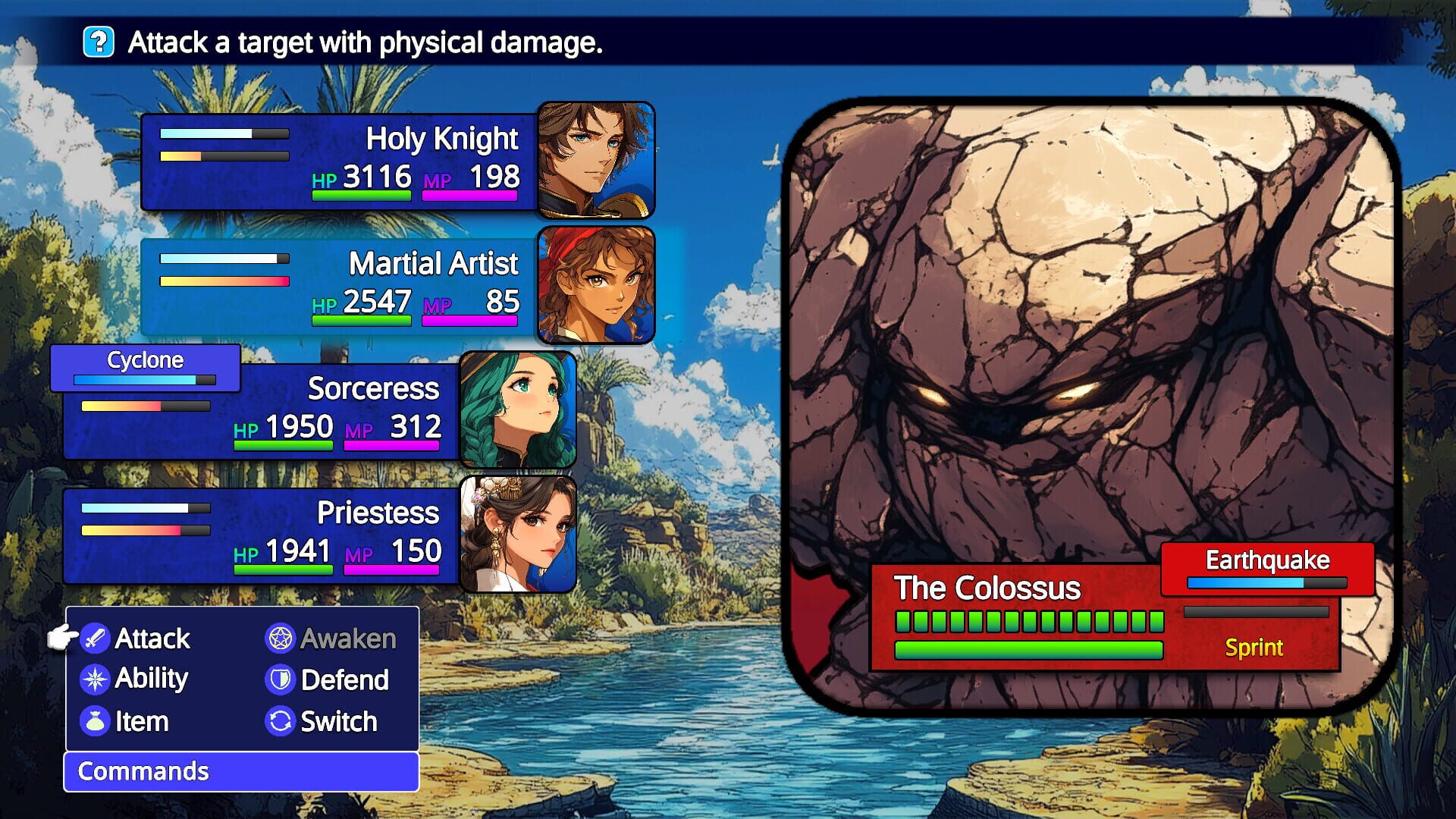The height and width of the screenshot is (819, 1456).
Task: Click The Colossus segmented health gauge
Action: point(1030,620)
